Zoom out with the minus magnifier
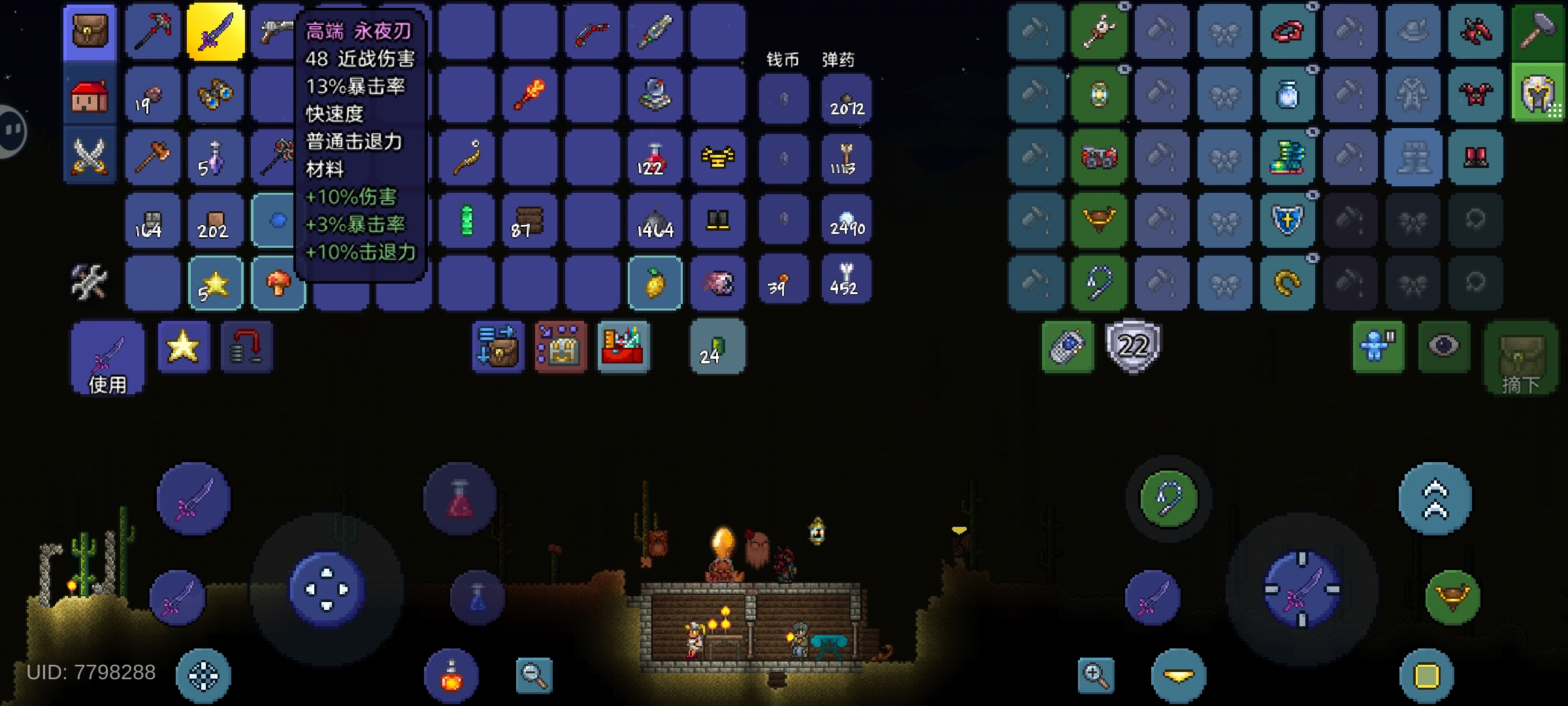This screenshot has width=1568, height=706. point(534,675)
